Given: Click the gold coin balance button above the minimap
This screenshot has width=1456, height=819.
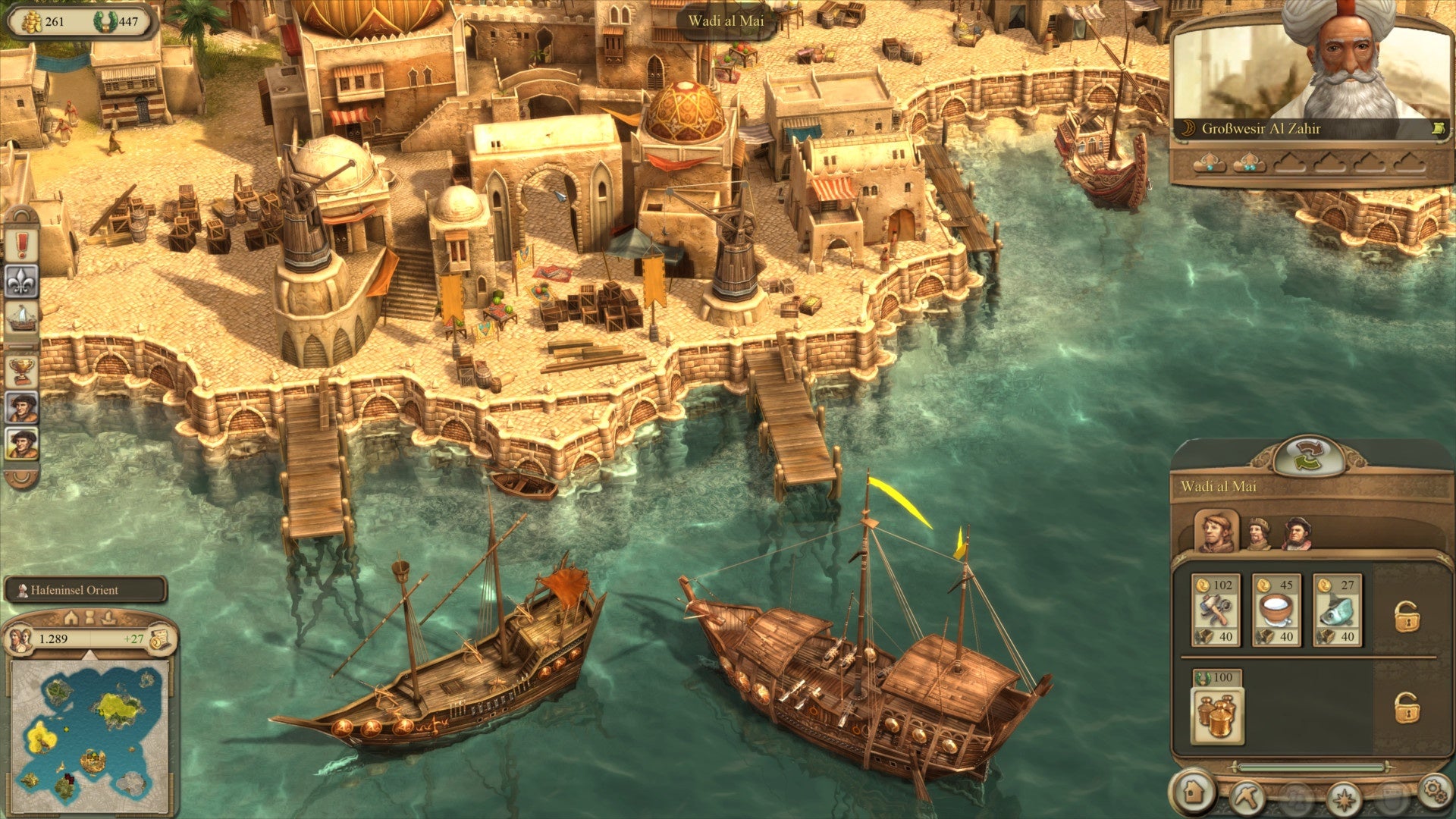Looking at the screenshot, I should (x=160, y=639).
